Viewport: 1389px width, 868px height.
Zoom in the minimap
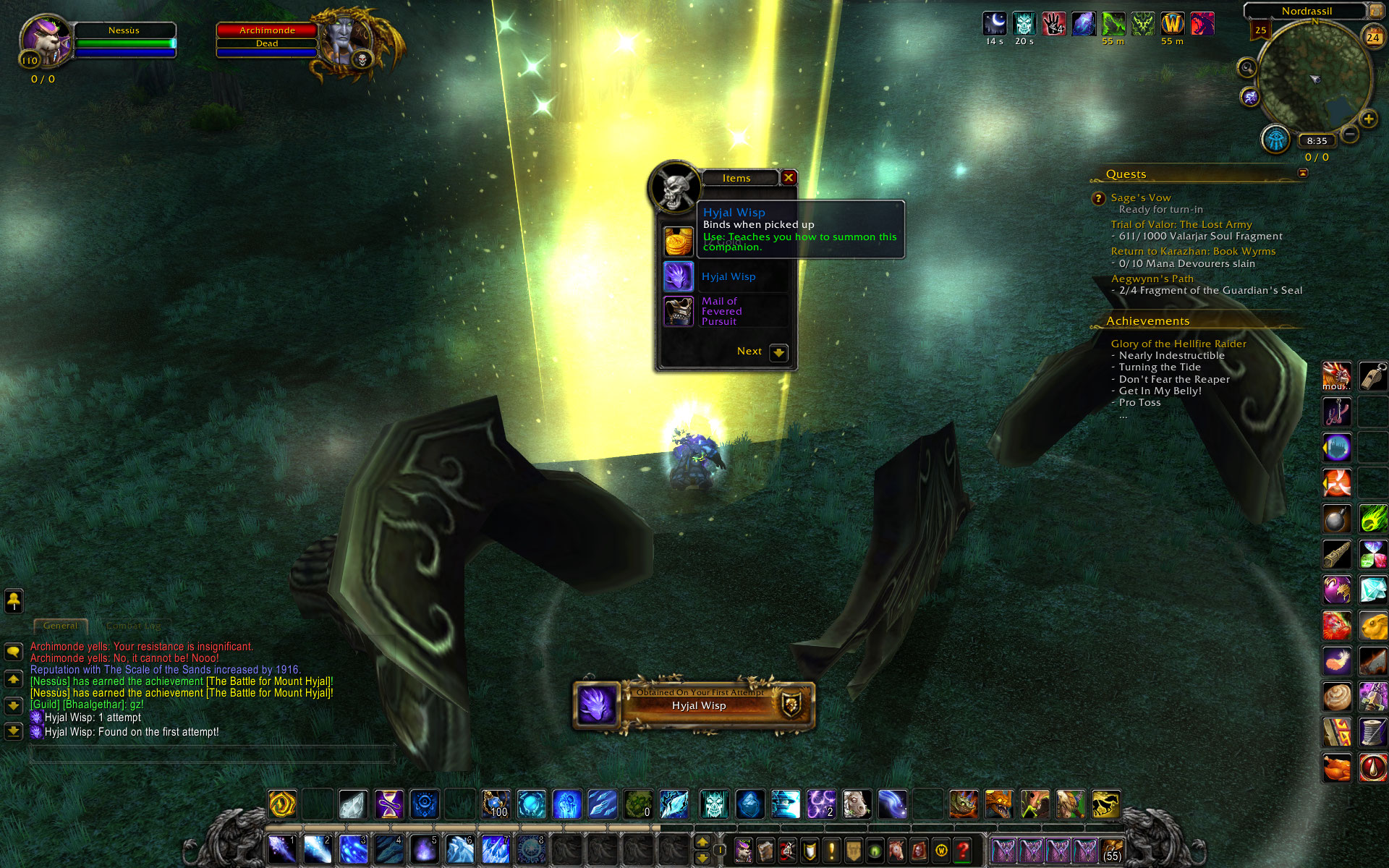pos(1368,119)
